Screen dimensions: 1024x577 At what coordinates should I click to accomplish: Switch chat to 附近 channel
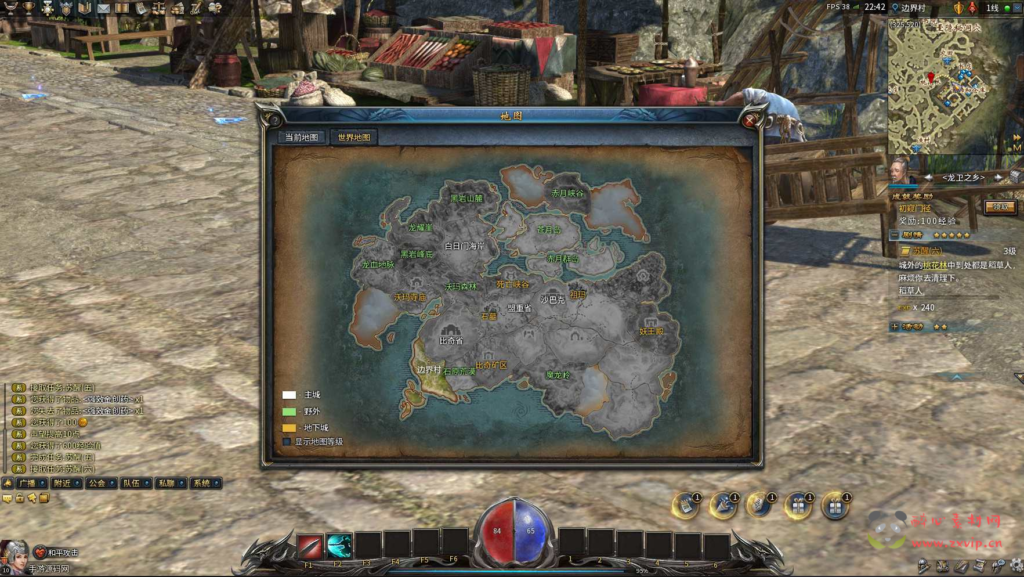tap(64, 483)
